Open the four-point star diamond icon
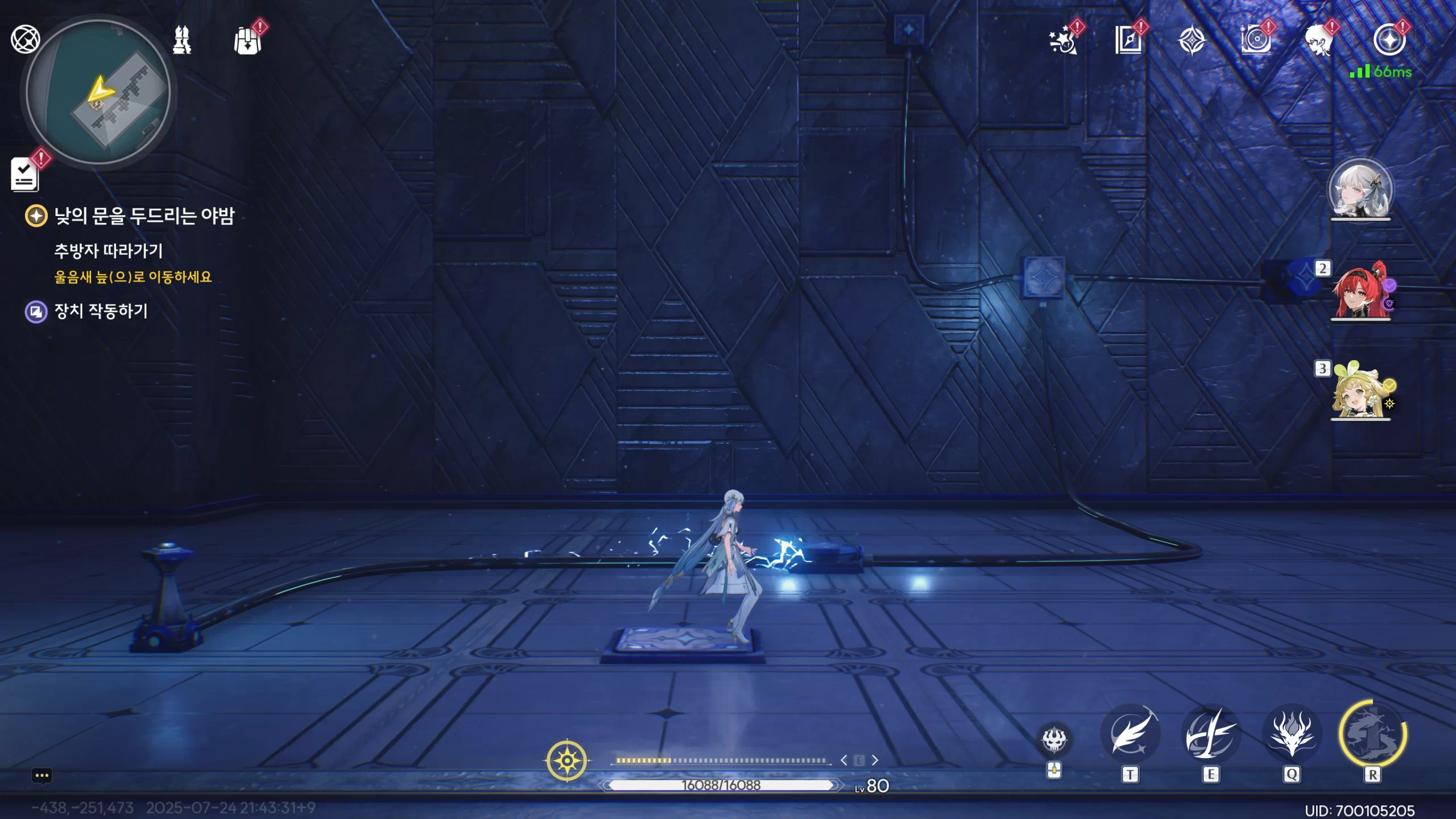The image size is (1456, 819). (1192, 41)
